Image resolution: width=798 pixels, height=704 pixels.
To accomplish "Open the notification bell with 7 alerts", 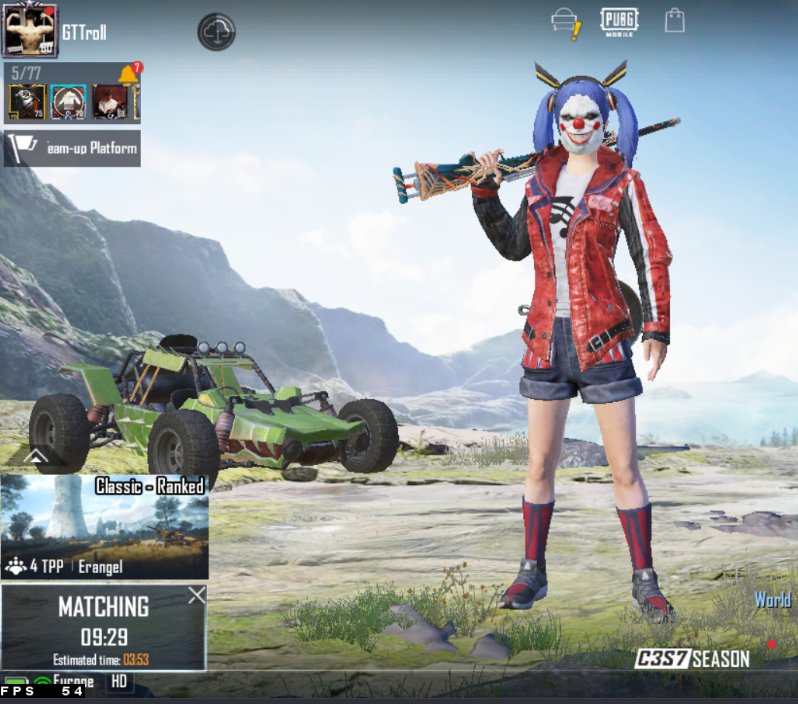I will [129, 76].
